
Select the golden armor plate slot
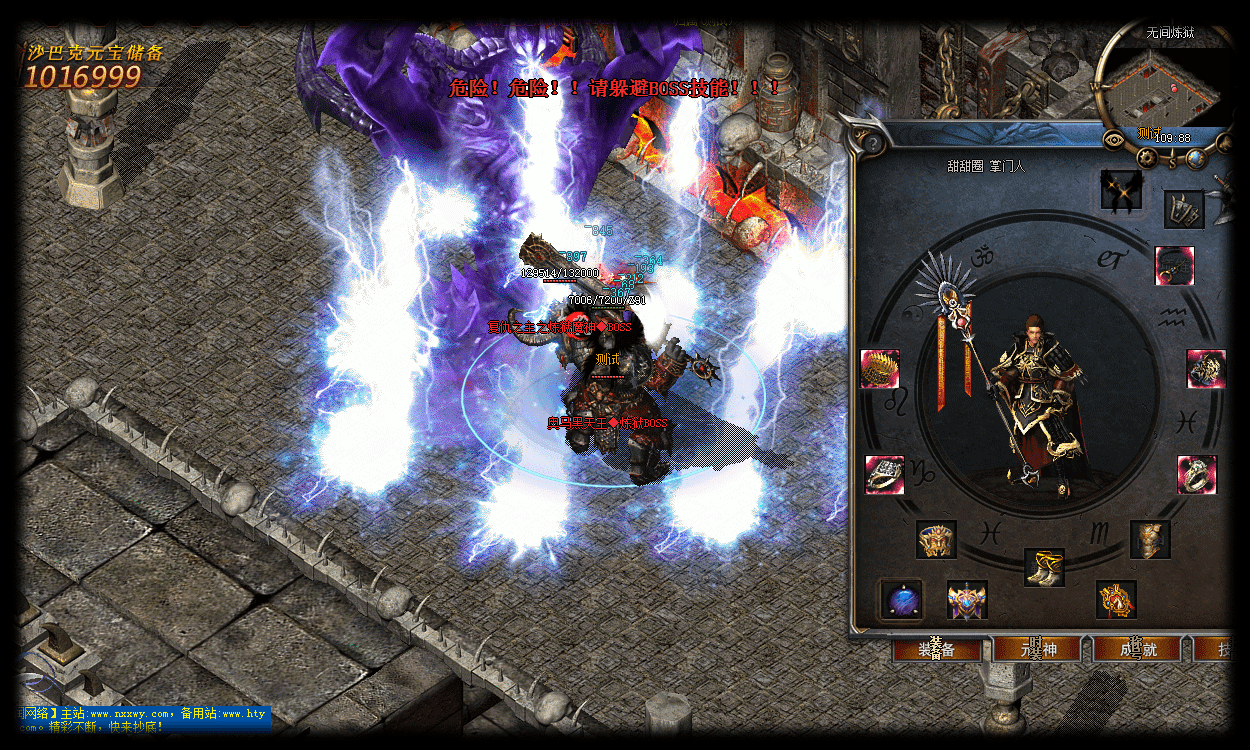point(1150,539)
